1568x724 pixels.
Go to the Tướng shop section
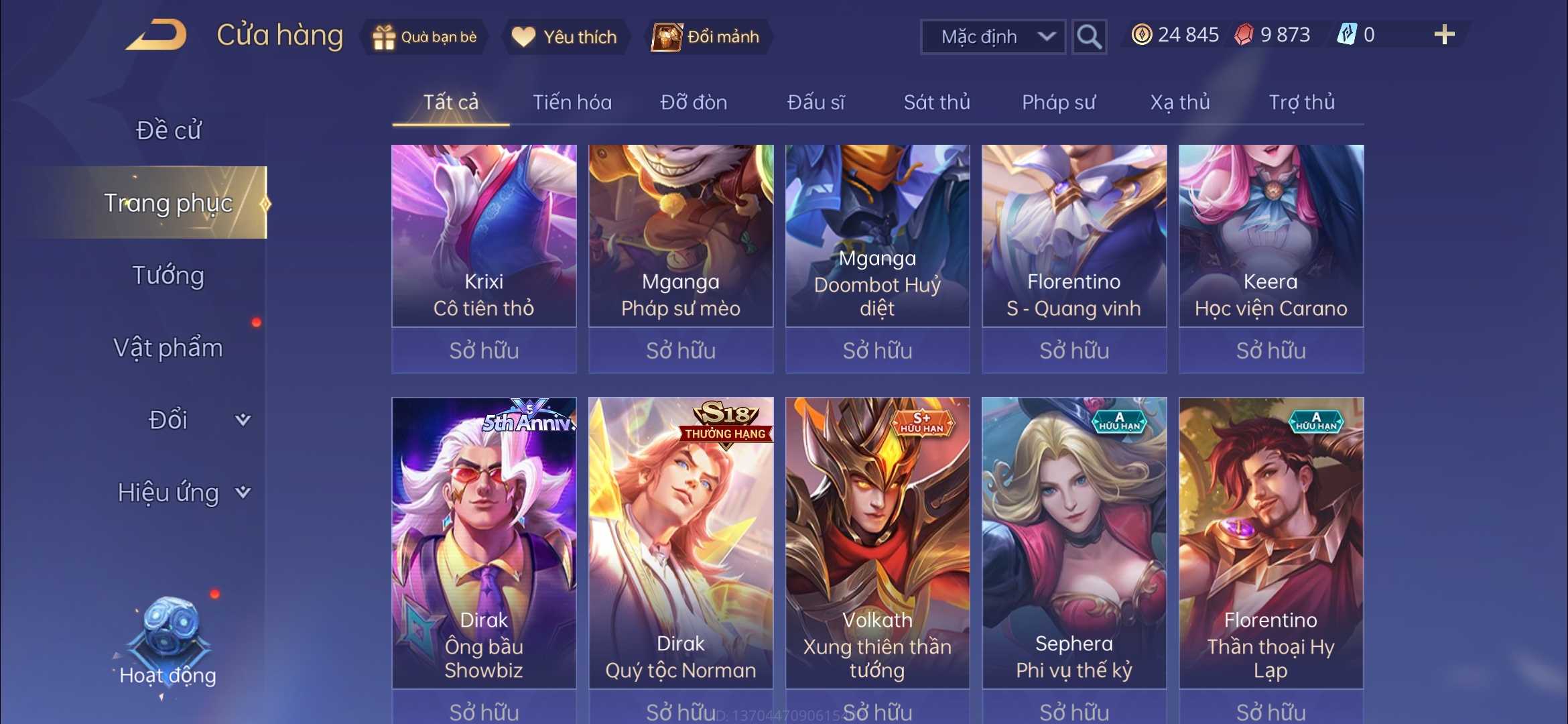tap(168, 276)
